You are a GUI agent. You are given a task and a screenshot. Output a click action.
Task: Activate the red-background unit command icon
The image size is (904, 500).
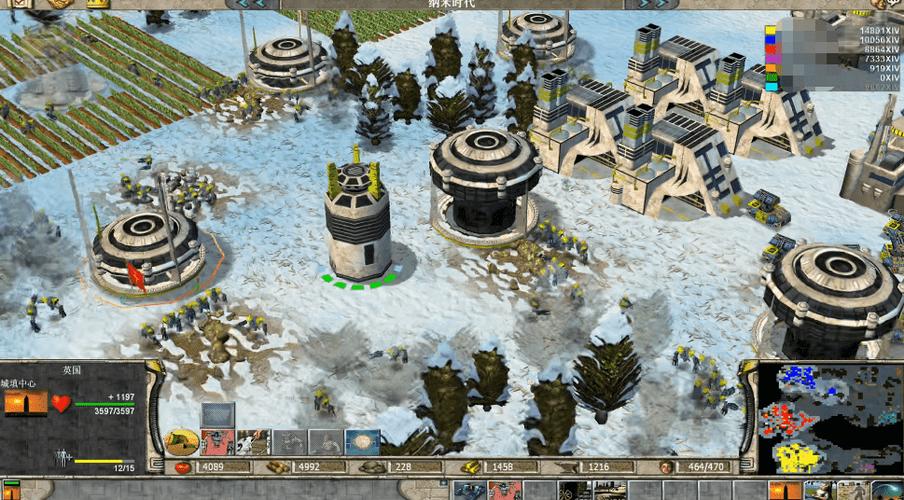click(x=217, y=441)
